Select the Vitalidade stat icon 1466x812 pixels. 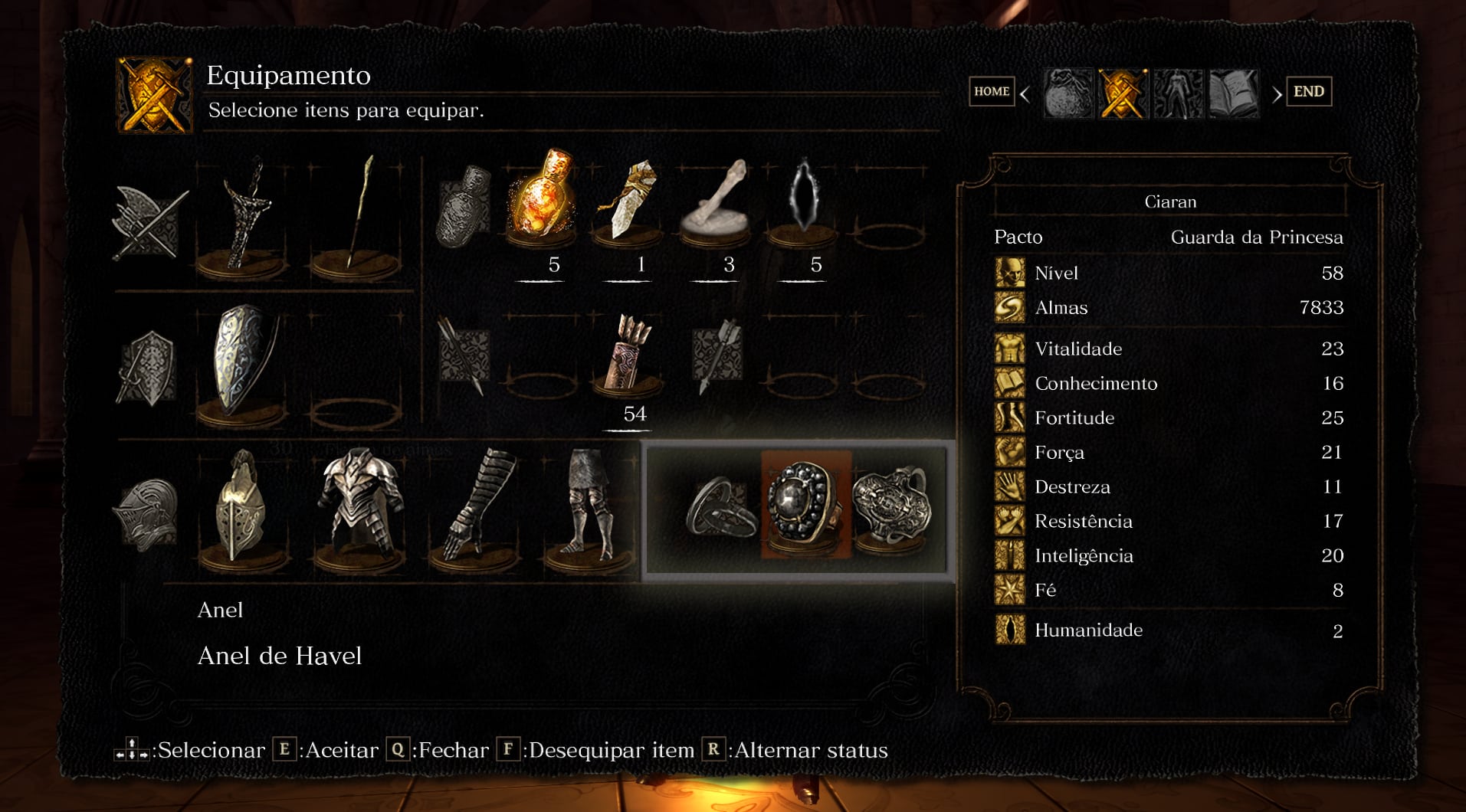coord(1008,349)
